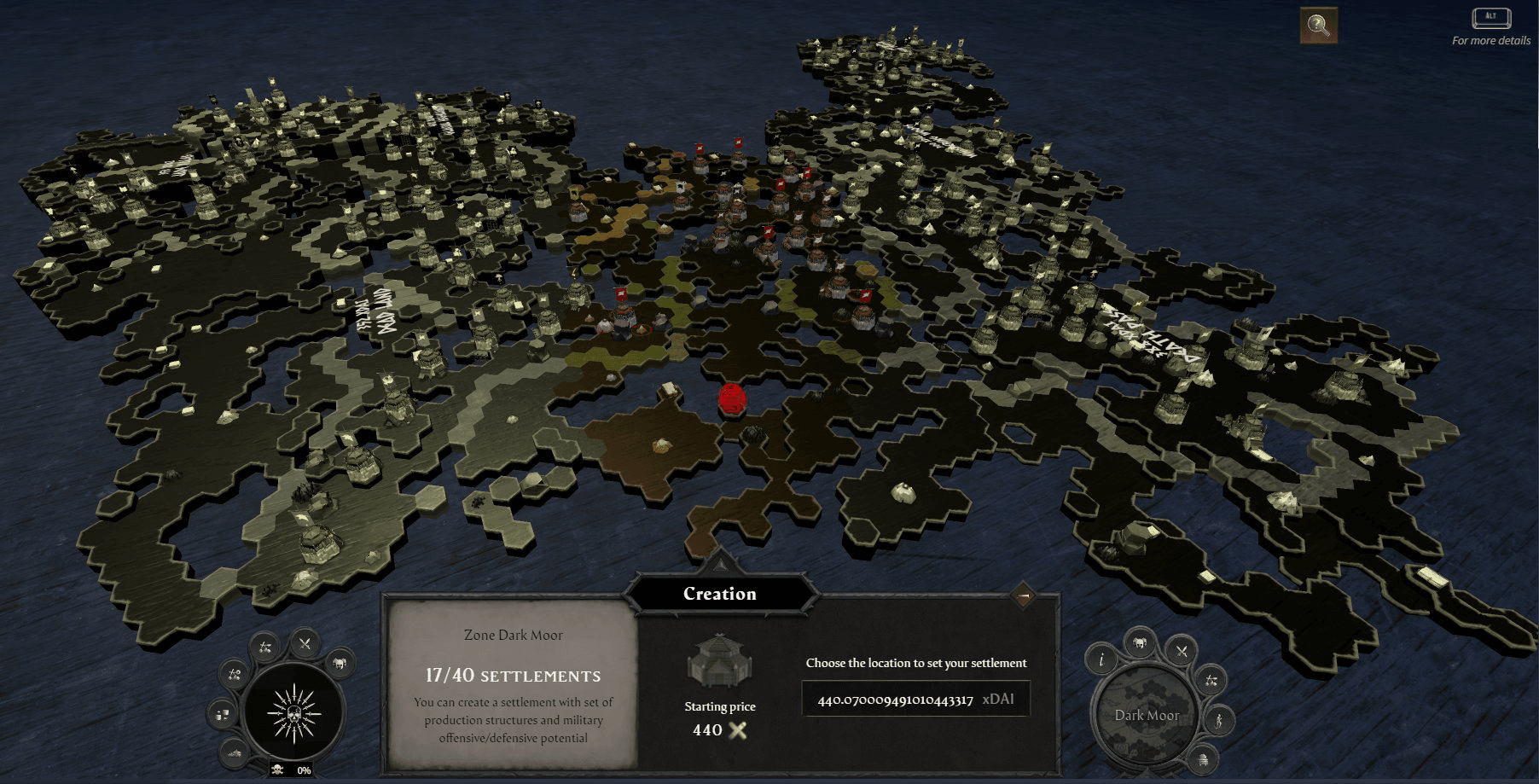Select the catapult icon on Dark Moor dial
The image size is (1539, 784).
pos(1211,680)
